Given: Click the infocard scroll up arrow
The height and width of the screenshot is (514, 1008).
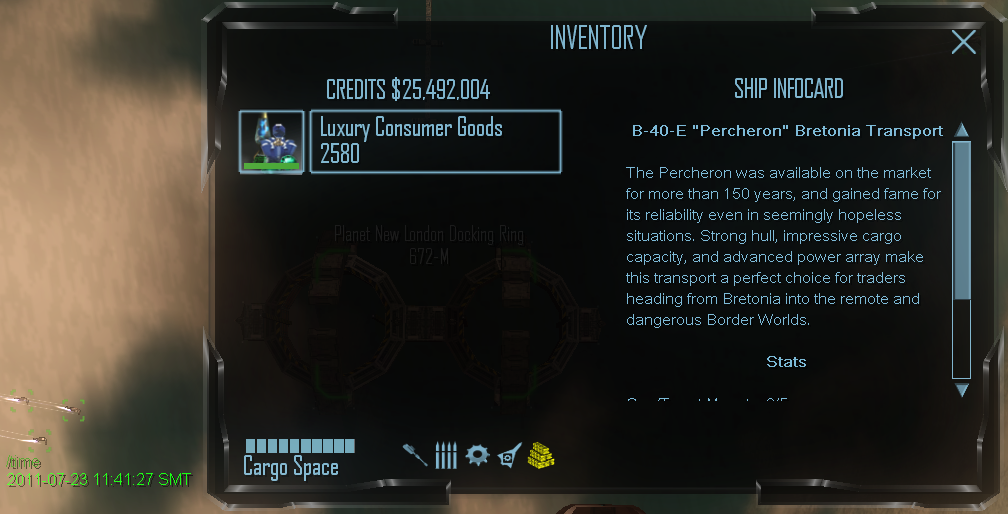Looking at the screenshot, I should pos(962,130).
